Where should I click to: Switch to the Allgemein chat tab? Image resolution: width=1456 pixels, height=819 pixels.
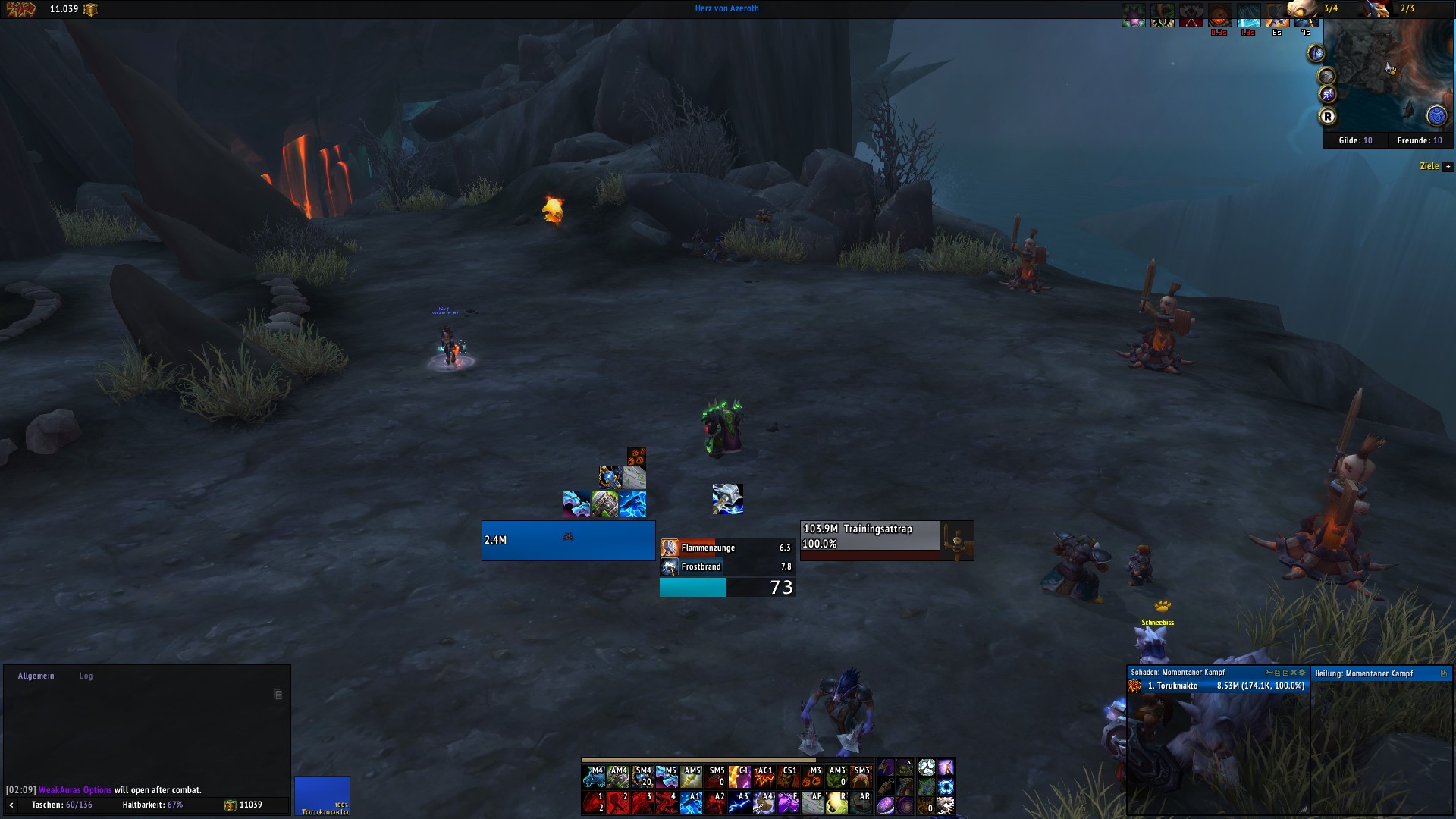pyautogui.click(x=36, y=676)
